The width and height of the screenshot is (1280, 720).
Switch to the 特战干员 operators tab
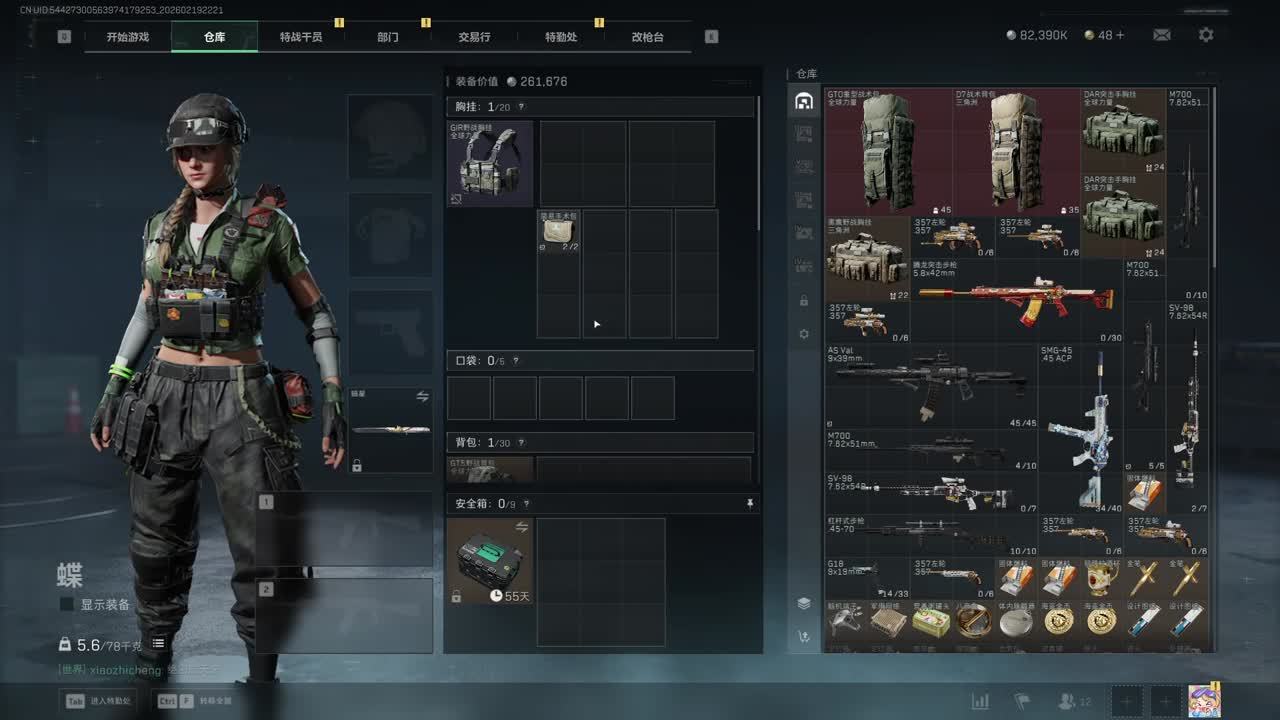point(301,37)
